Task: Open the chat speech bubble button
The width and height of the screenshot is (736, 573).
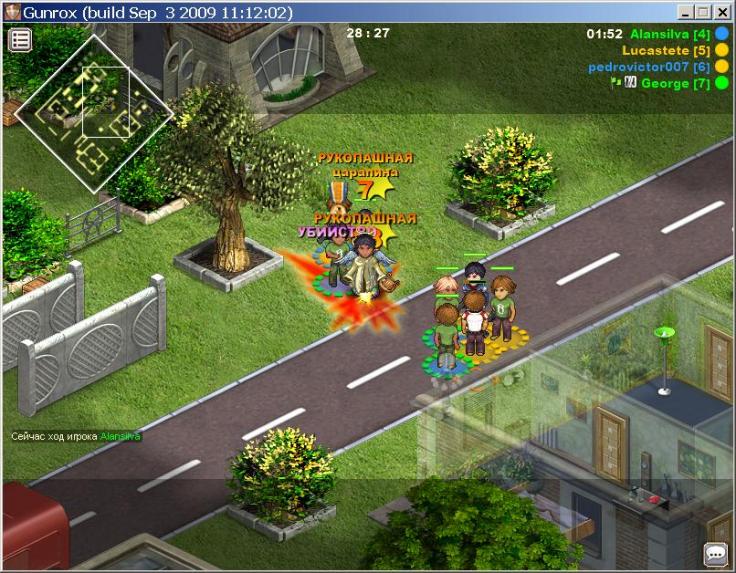Action: 715,553
